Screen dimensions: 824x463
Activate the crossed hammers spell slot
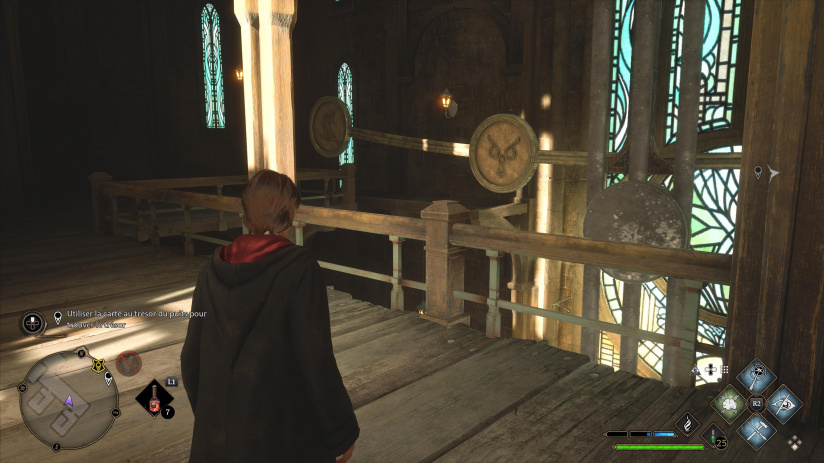(x=757, y=431)
